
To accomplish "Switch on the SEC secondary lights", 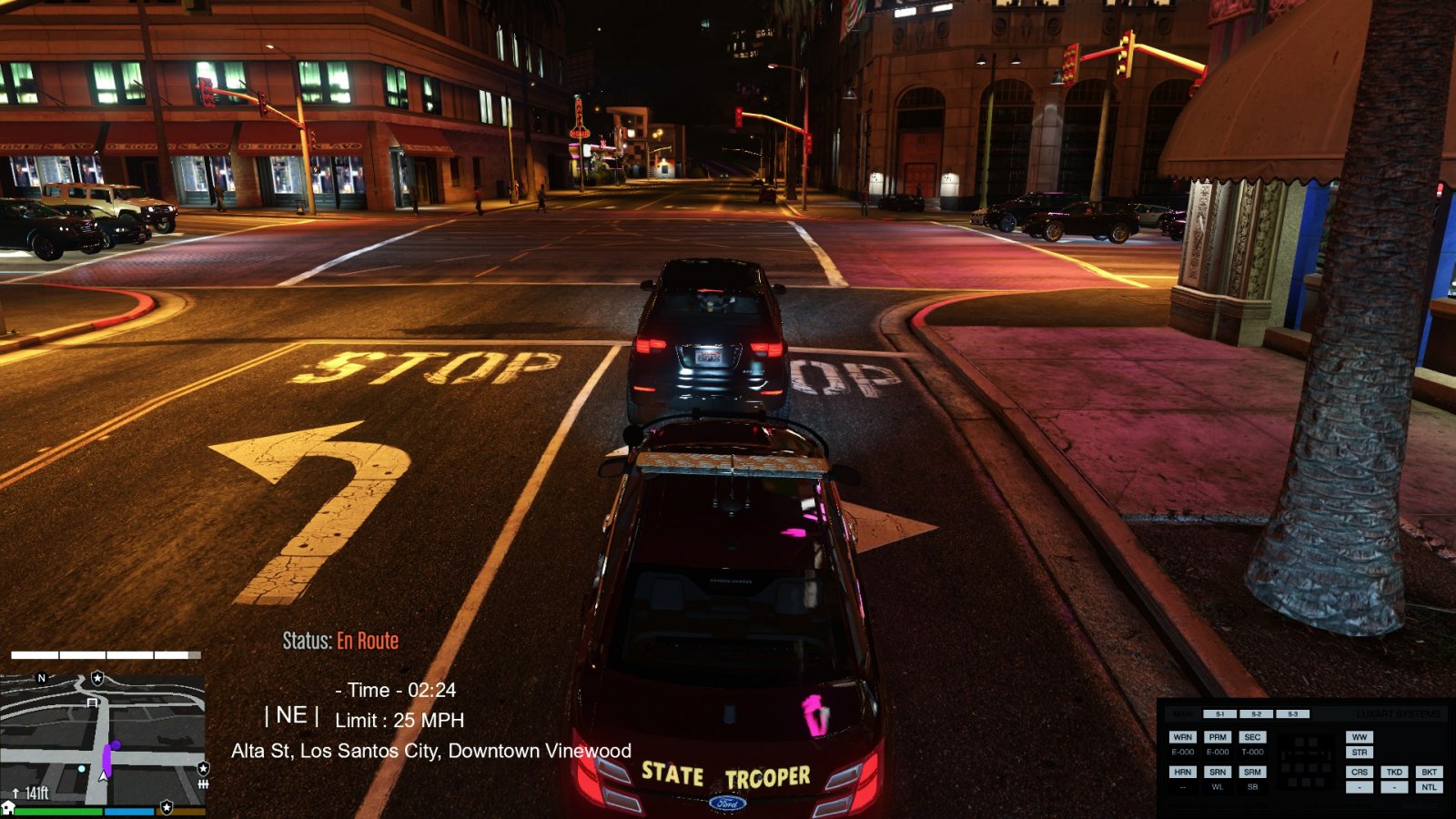I will click(1252, 737).
